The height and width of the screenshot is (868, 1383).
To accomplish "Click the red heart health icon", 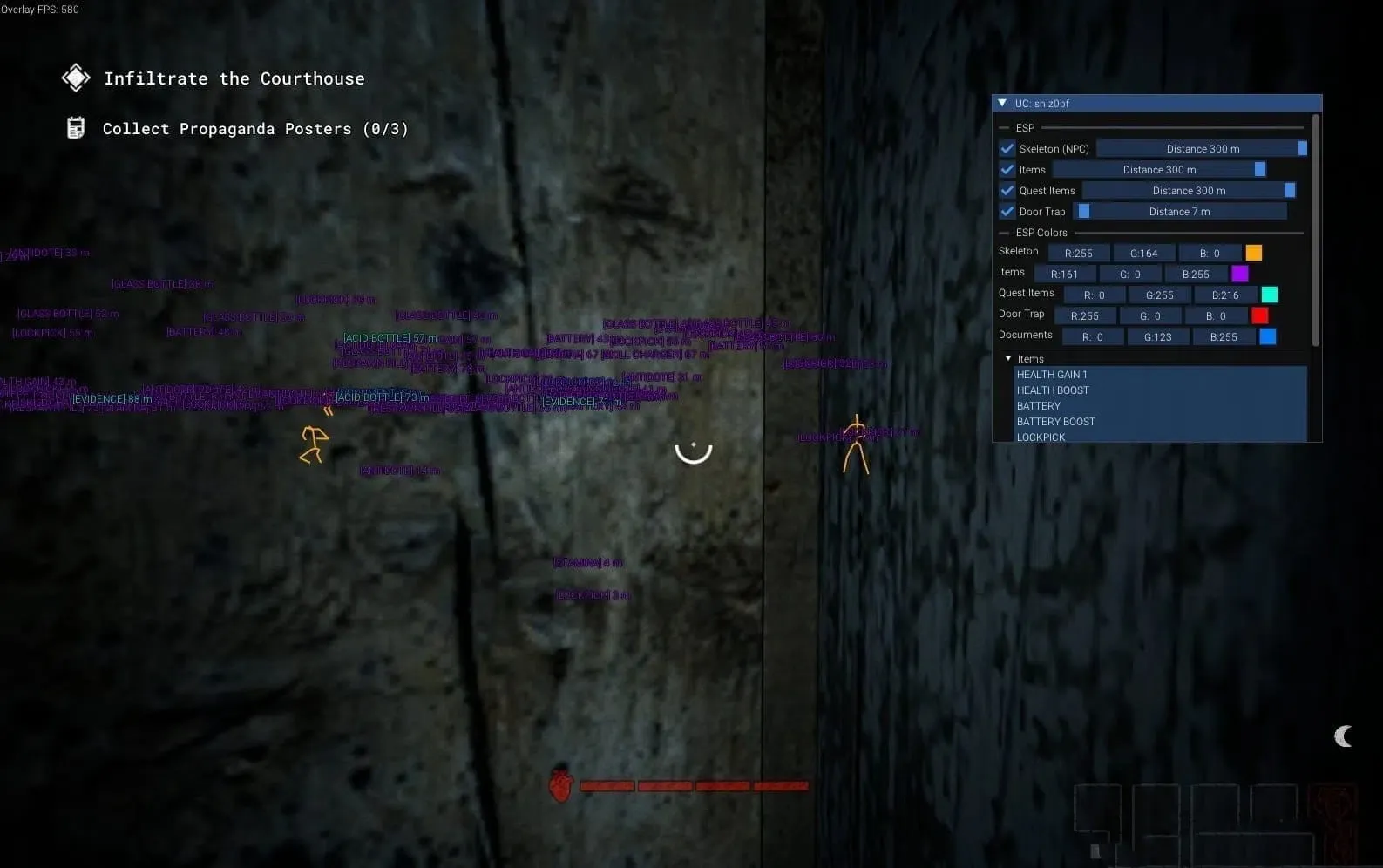I will 560,785.
